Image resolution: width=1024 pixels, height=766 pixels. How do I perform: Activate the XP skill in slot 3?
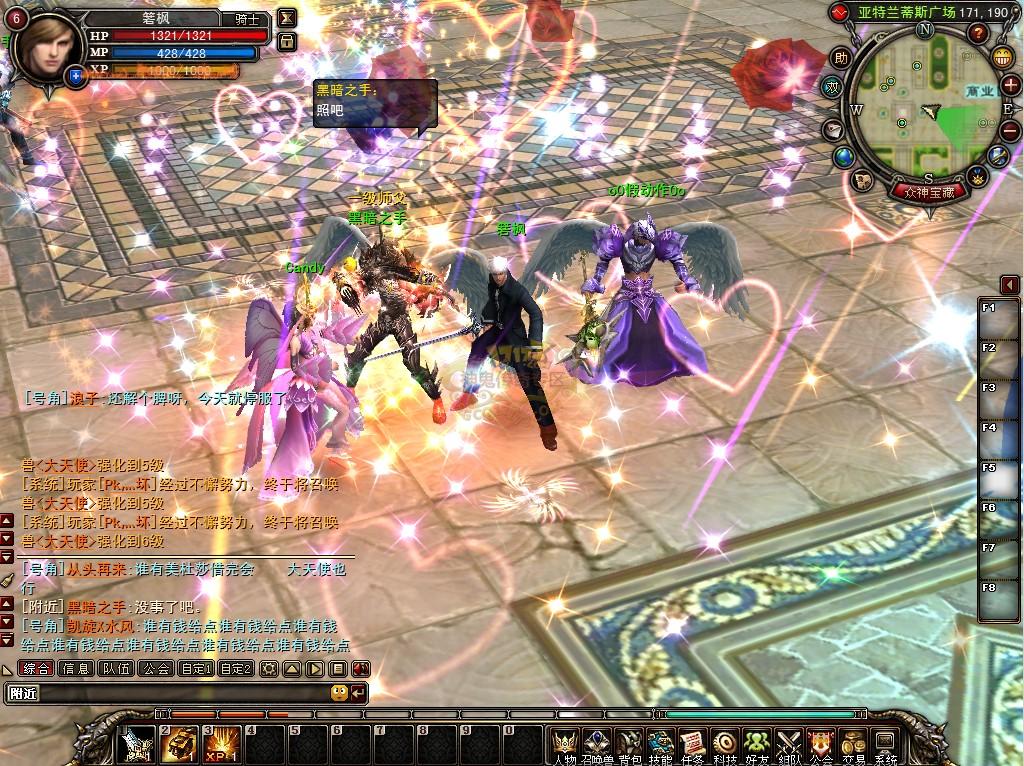tap(222, 744)
